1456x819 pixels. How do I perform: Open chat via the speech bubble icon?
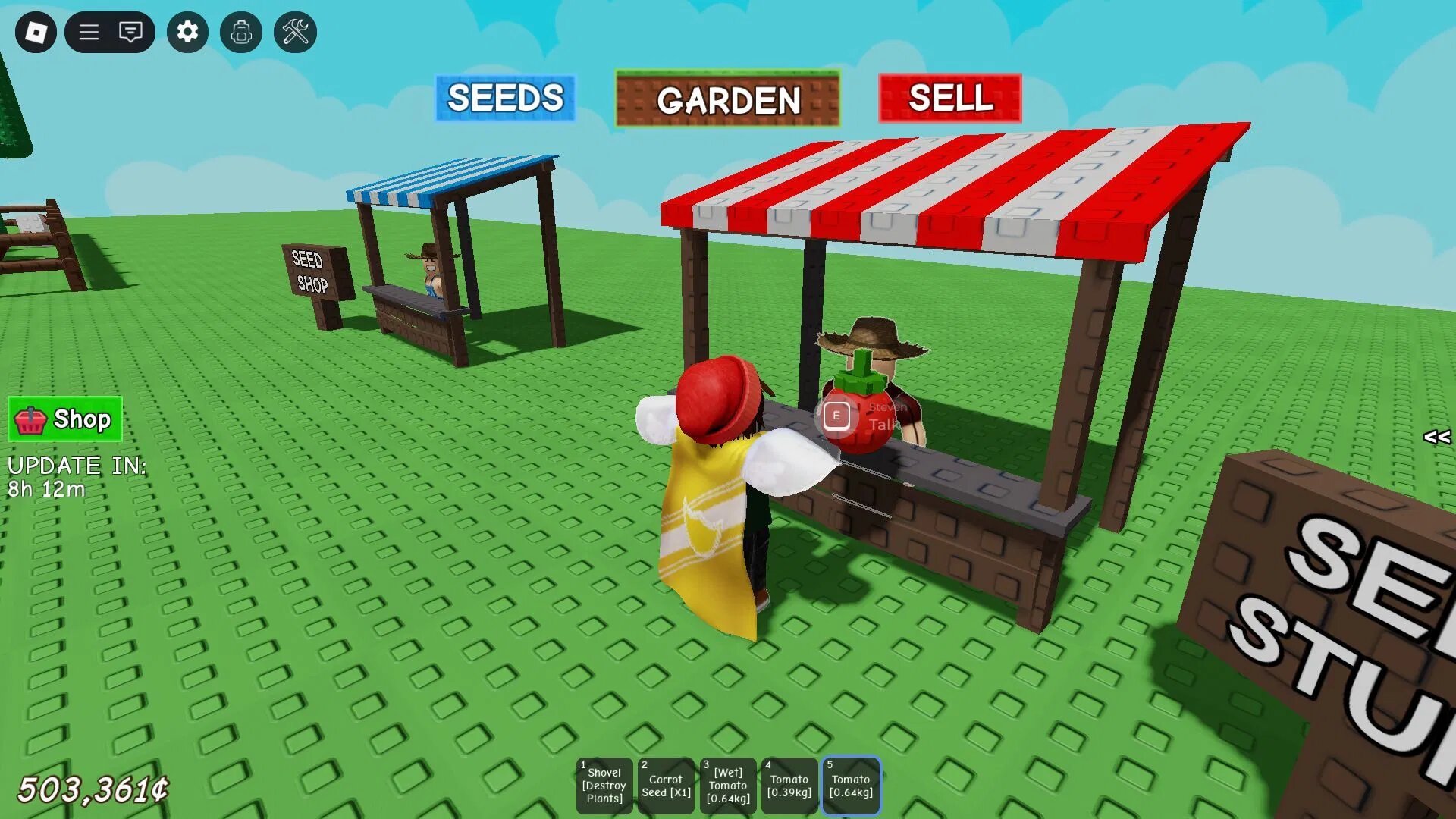click(x=130, y=33)
